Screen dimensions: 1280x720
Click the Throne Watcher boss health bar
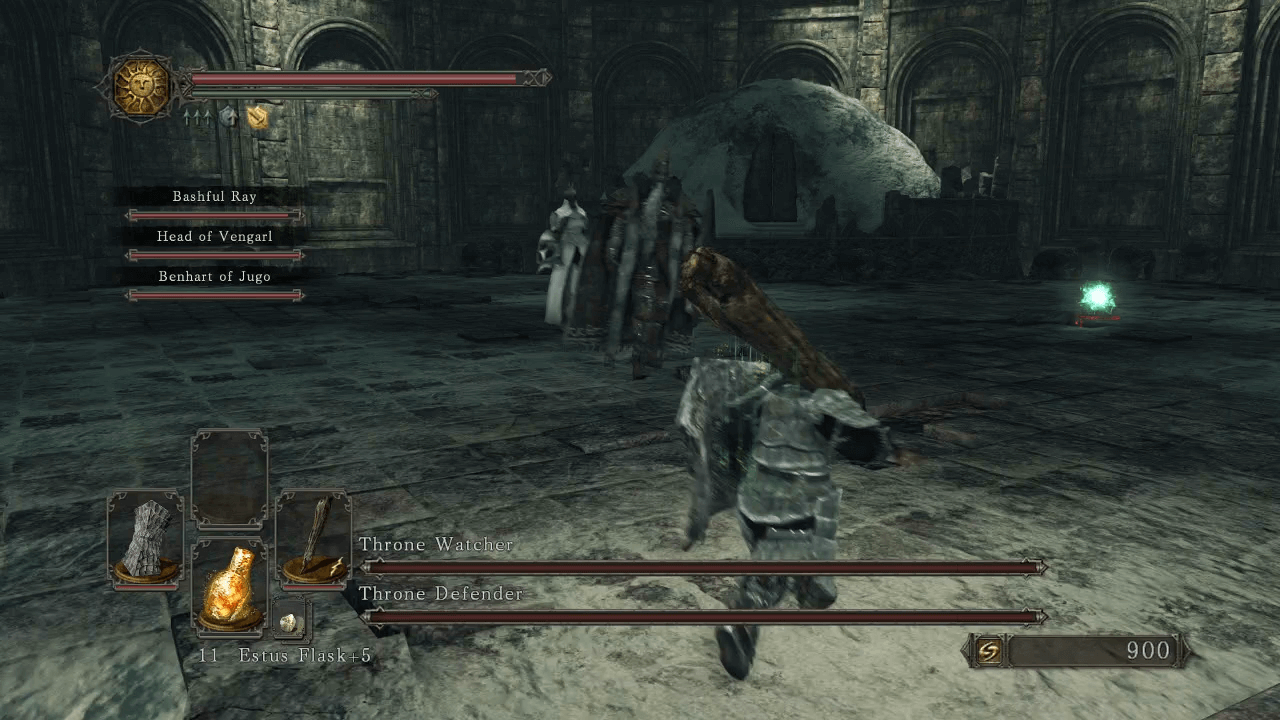pos(700,566)
